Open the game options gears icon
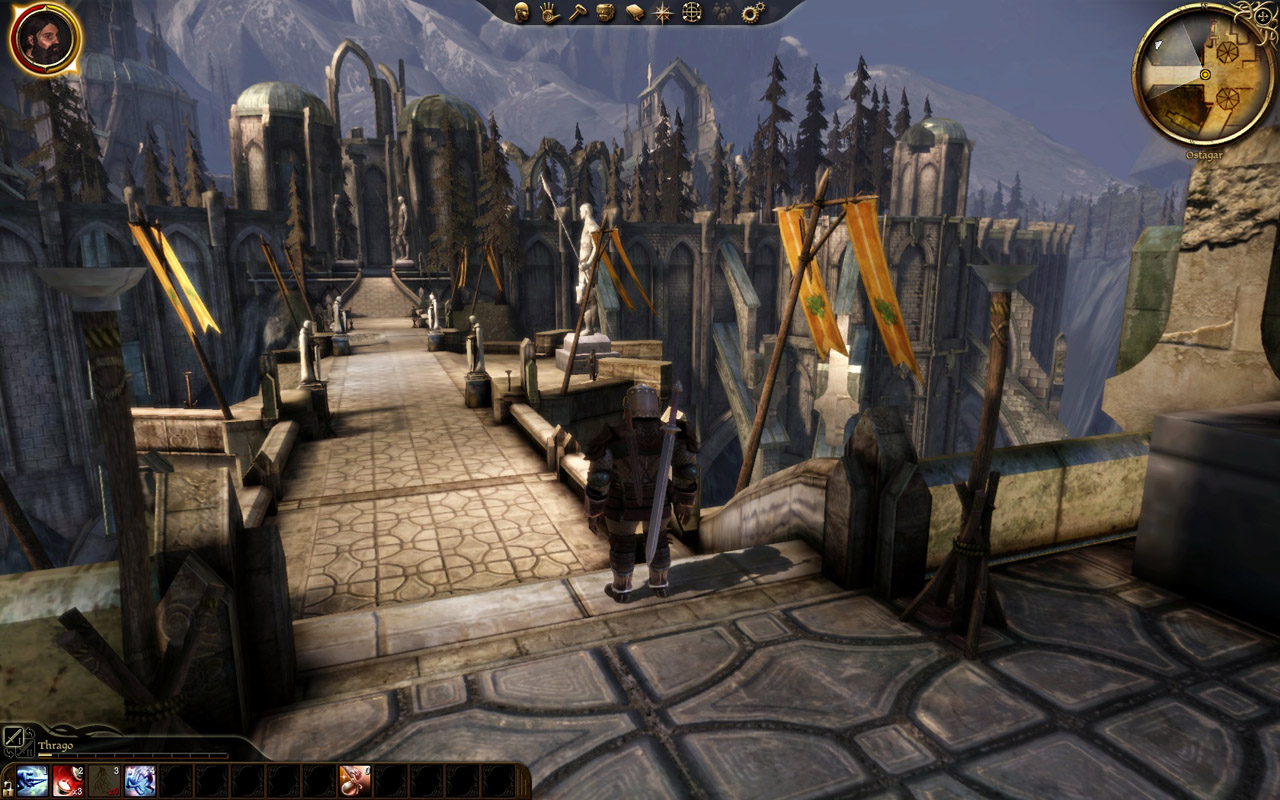Screen dimensions: 1280x800 tap(752, 12)
